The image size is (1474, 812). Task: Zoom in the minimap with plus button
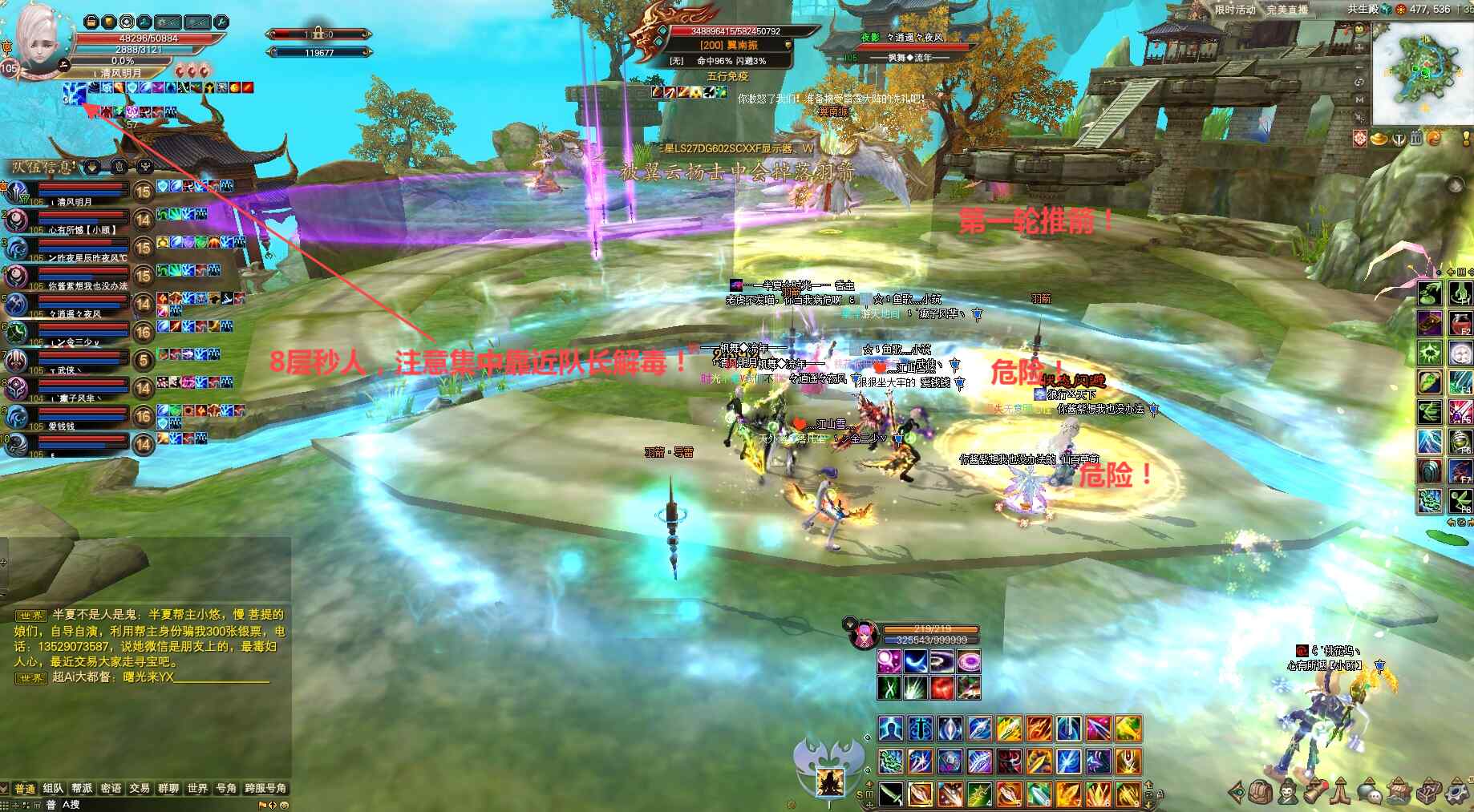[1359, 48]
